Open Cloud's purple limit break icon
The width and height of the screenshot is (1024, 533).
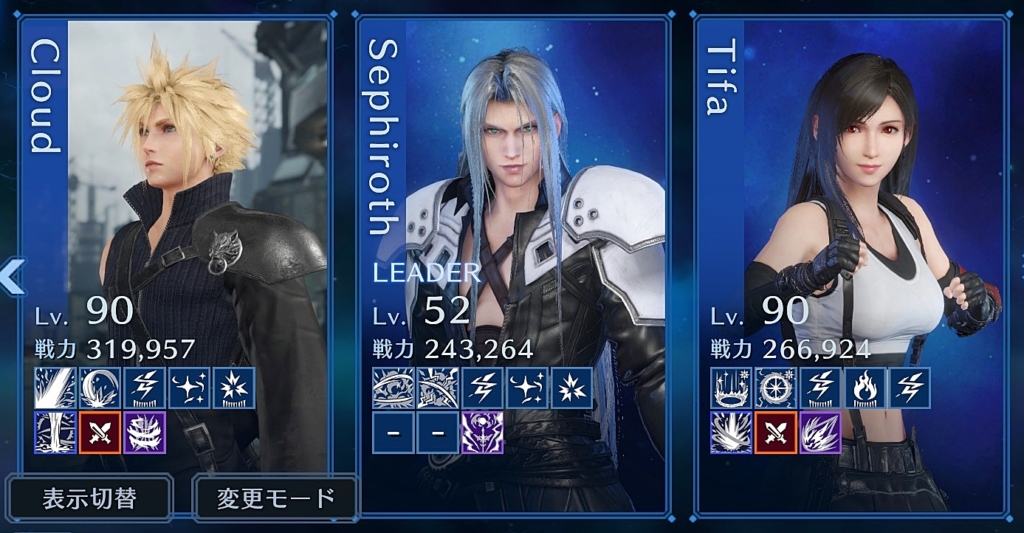(145, 432)
